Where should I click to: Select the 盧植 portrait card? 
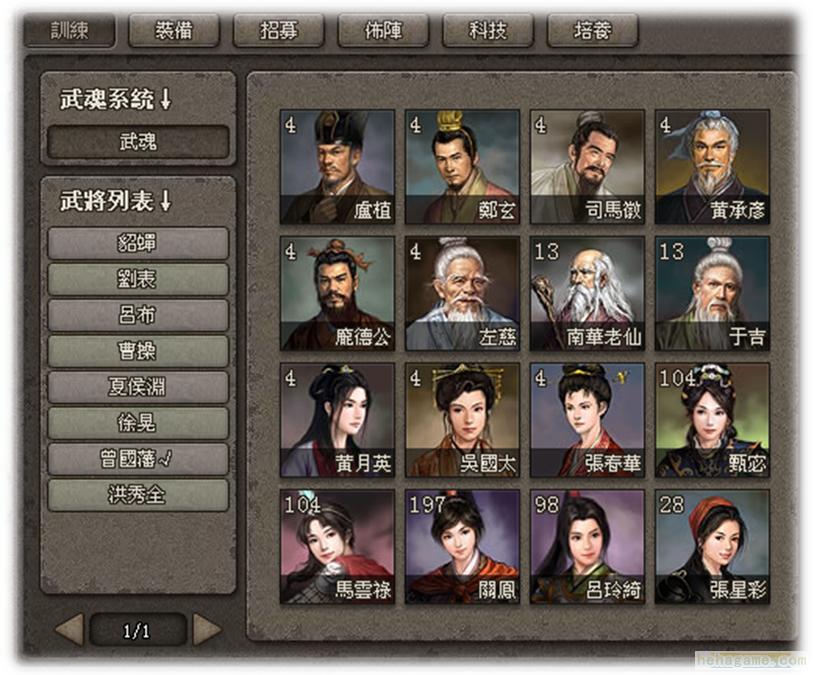click(x=337, y=167)
